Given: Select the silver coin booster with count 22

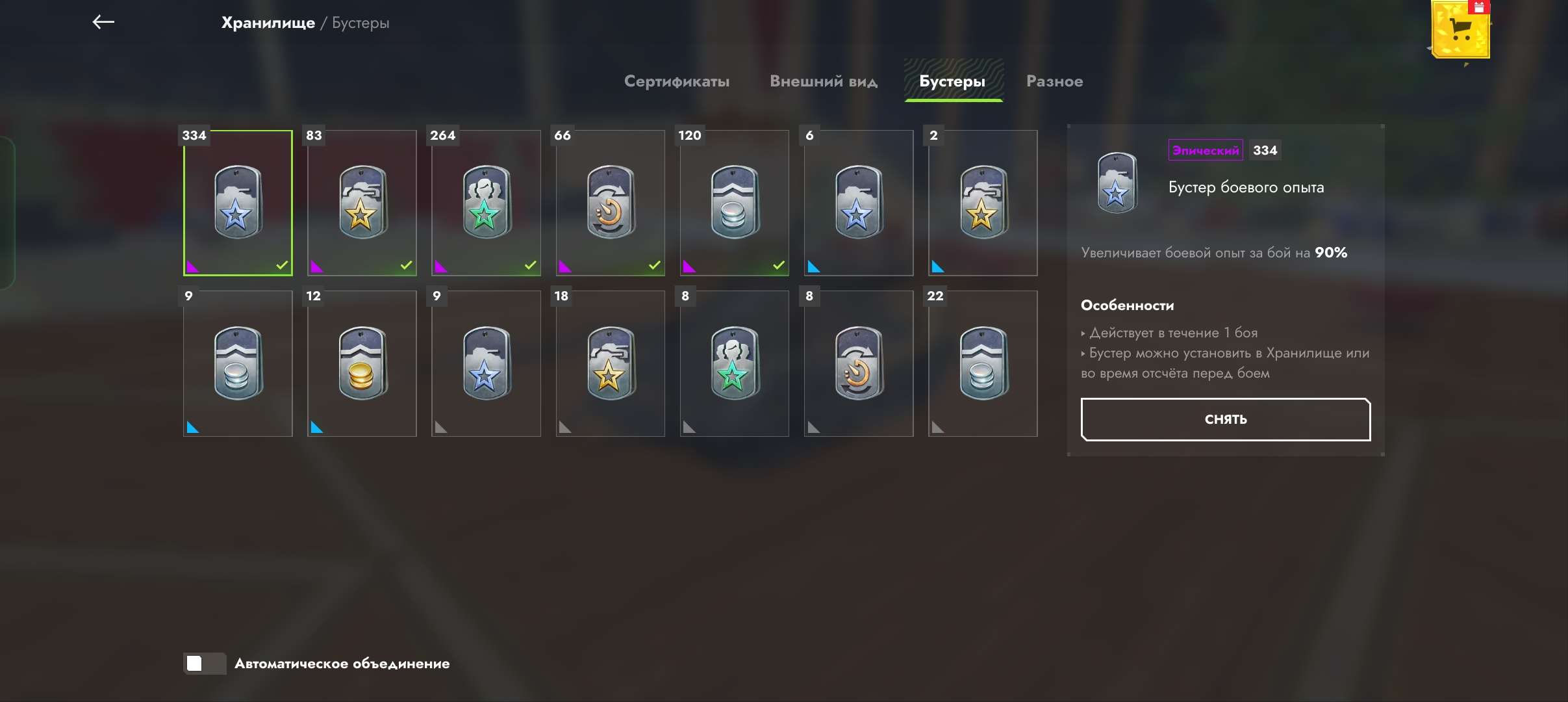Looking at the screenshot, I should click(x=983, y=363).
